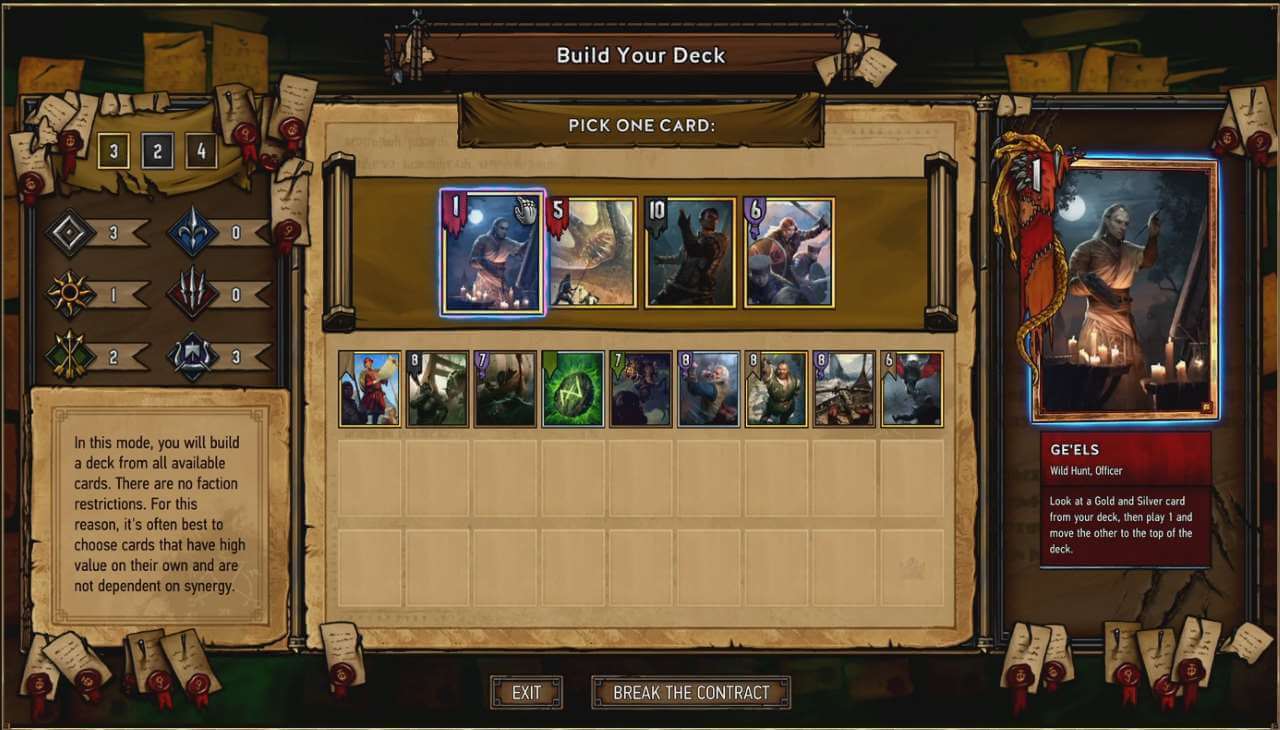
Task: Click the BREAK THE CONTRACT button
Action: 691,690
